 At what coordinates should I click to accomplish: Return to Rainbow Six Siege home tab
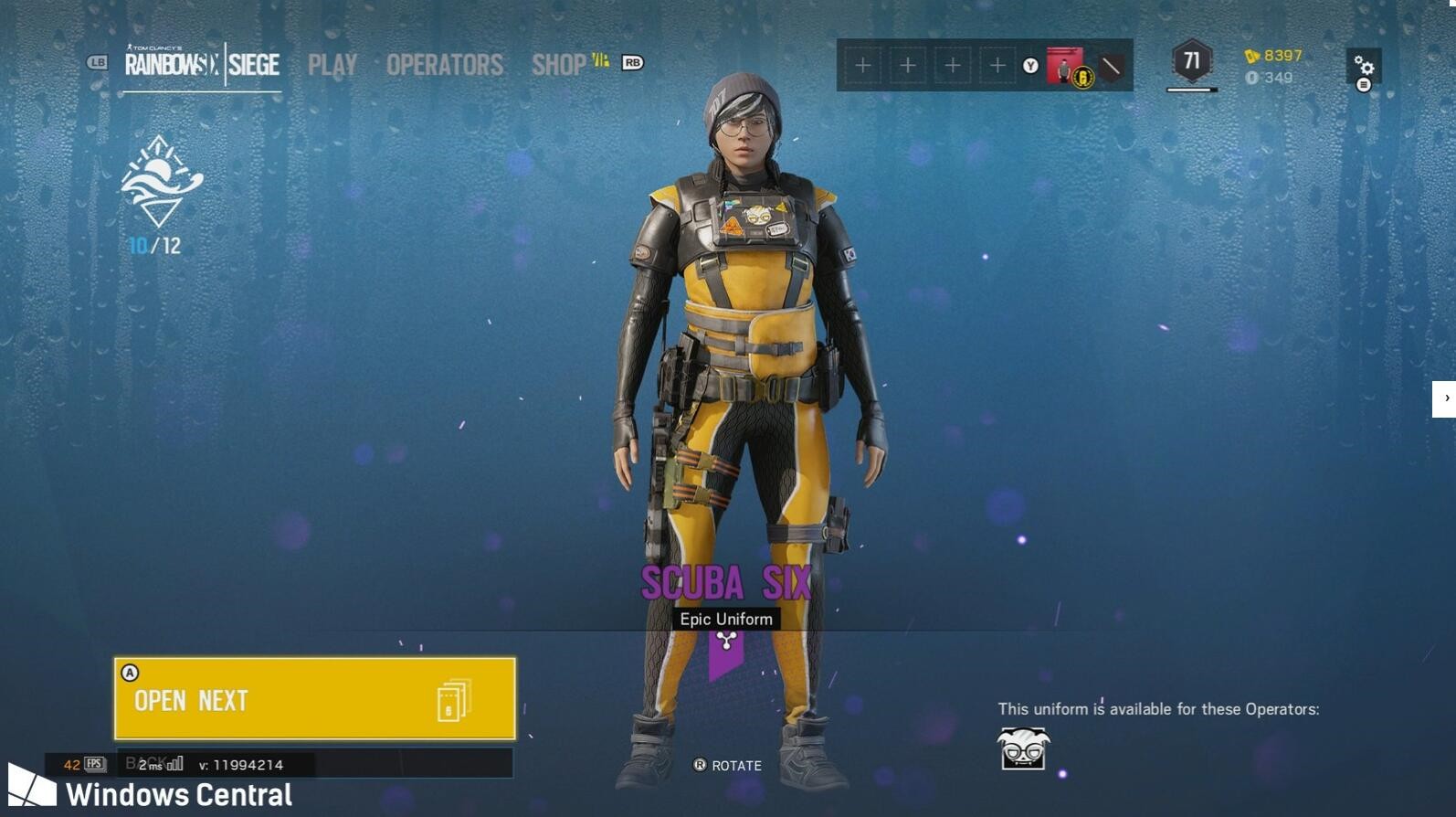pos(202,64)
